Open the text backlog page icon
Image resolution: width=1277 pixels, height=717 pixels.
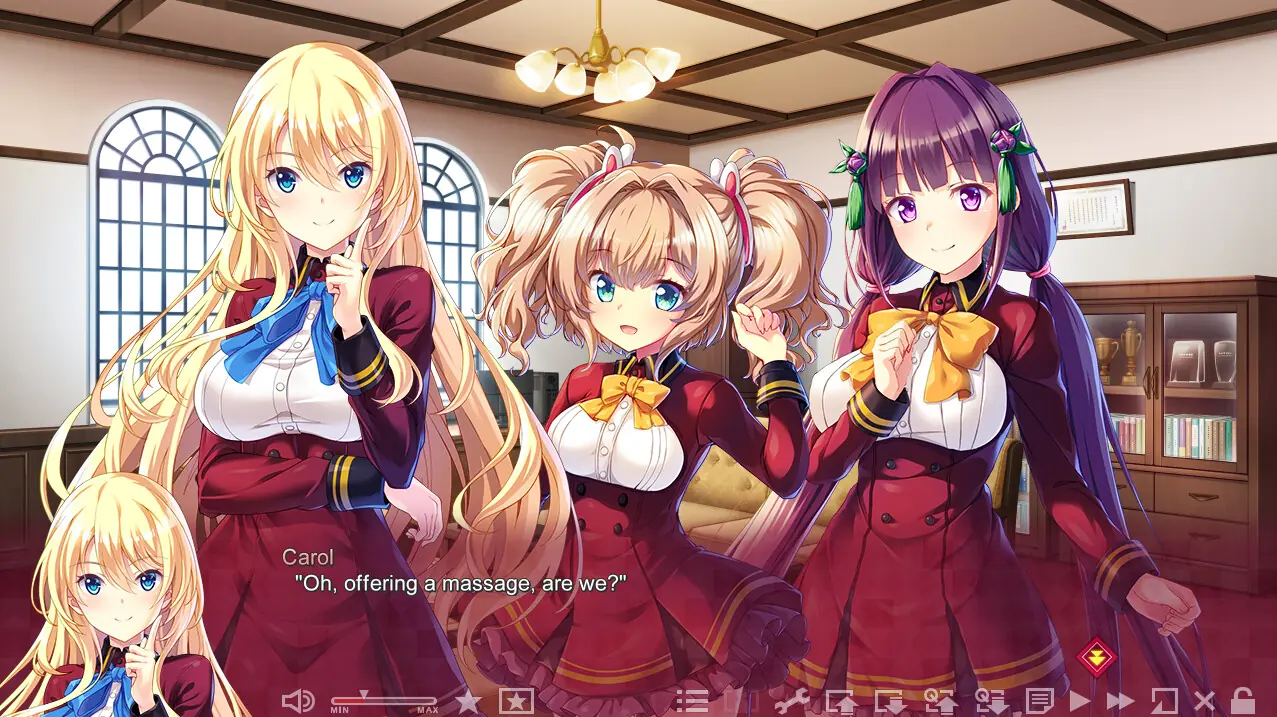coord(1040,701)
